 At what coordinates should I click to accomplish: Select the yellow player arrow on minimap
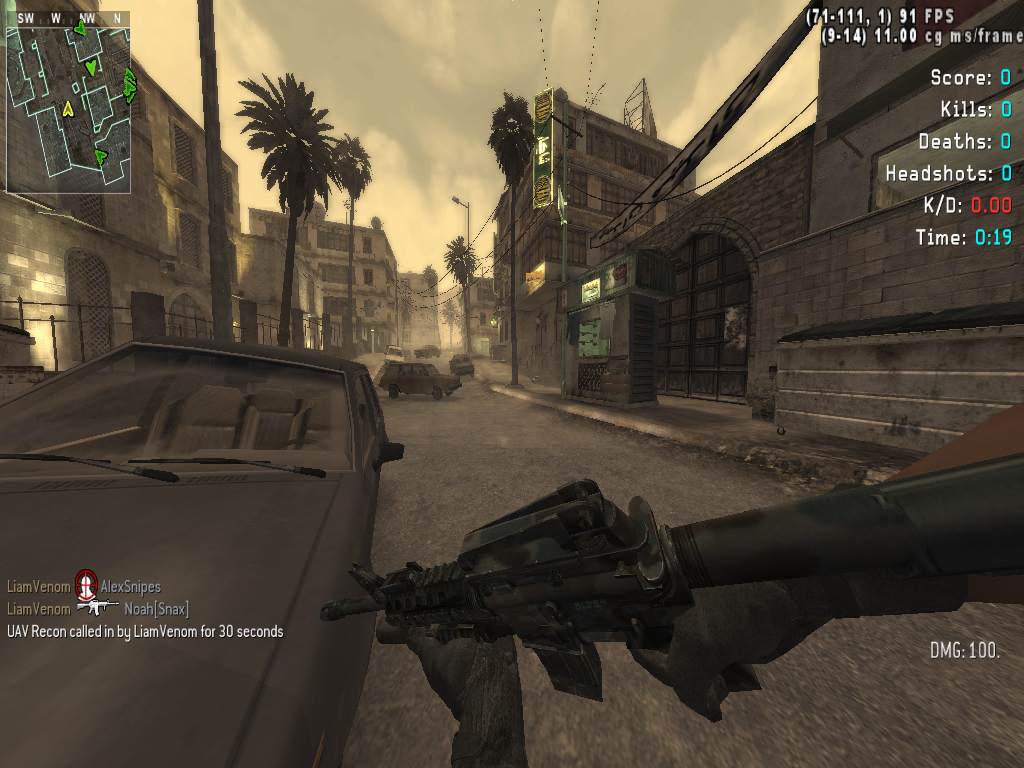click(68, 108)
